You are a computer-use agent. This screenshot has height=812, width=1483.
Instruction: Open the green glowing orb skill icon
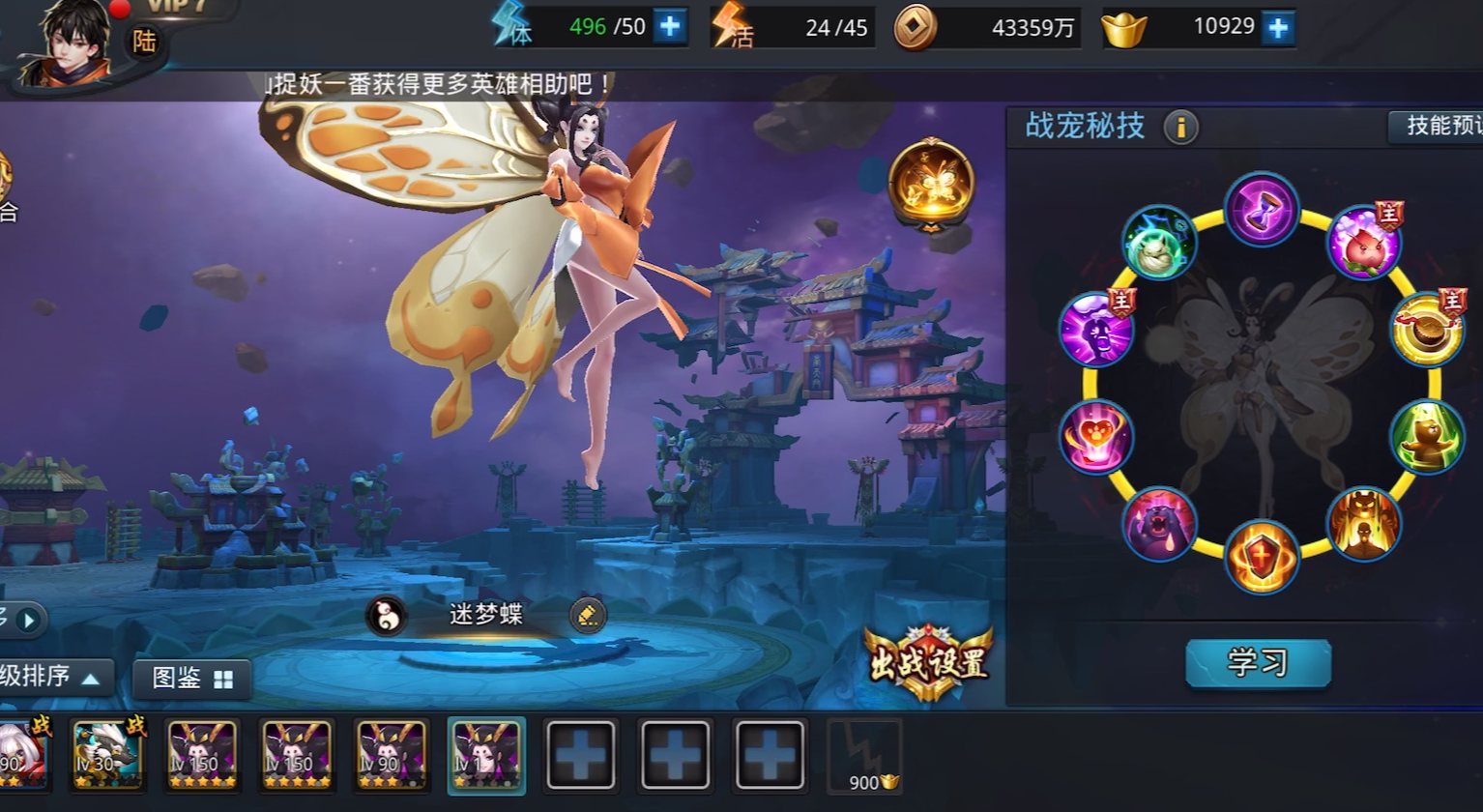pos(1159,243)
